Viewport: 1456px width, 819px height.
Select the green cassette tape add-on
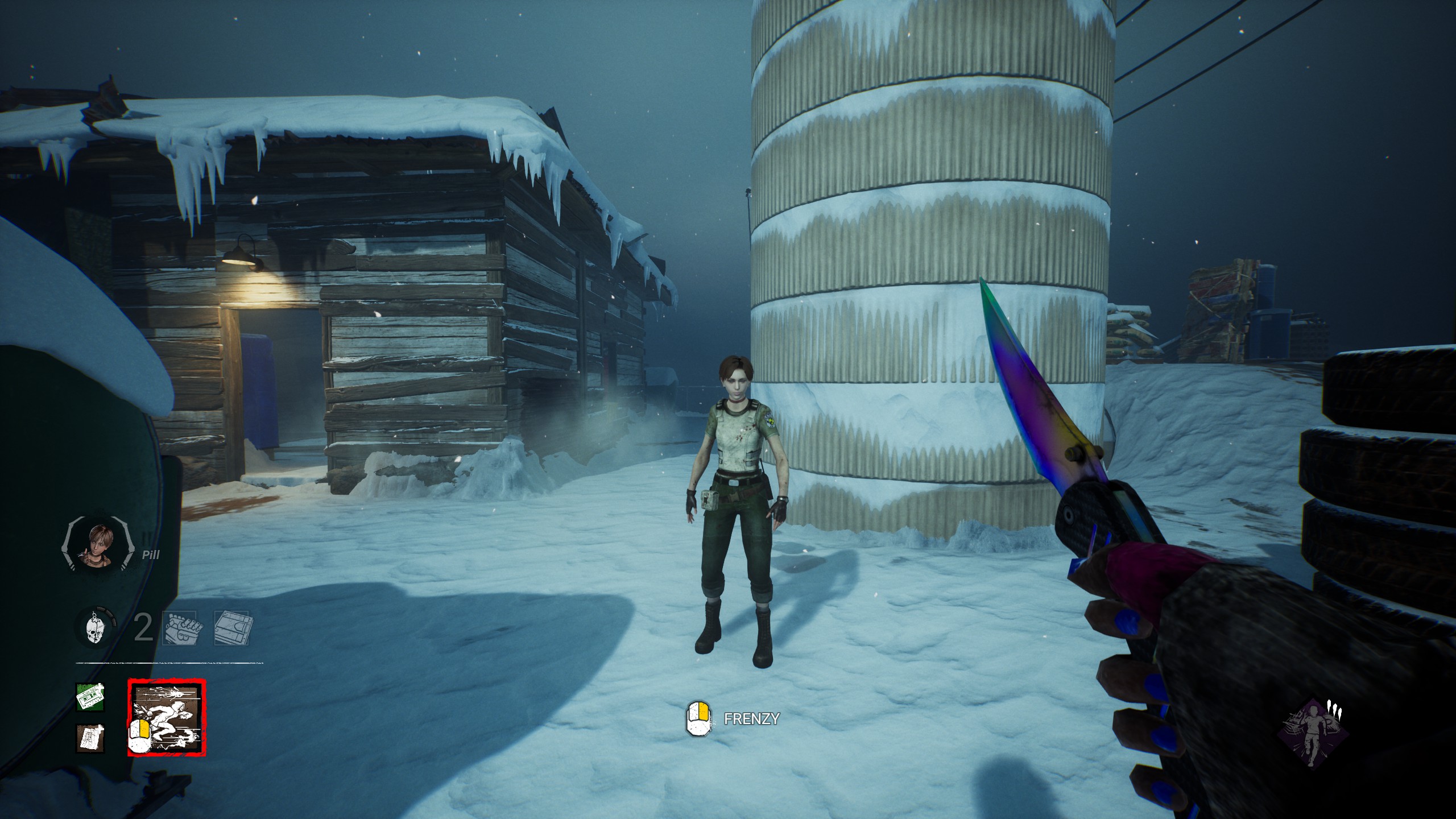[90, 697]
